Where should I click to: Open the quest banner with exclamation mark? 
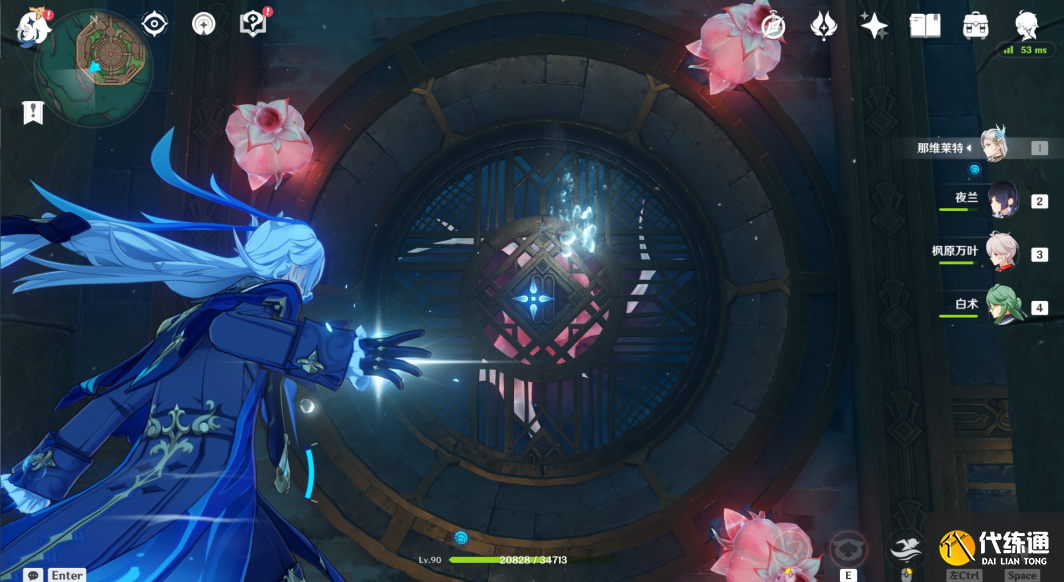pos(33,113)
